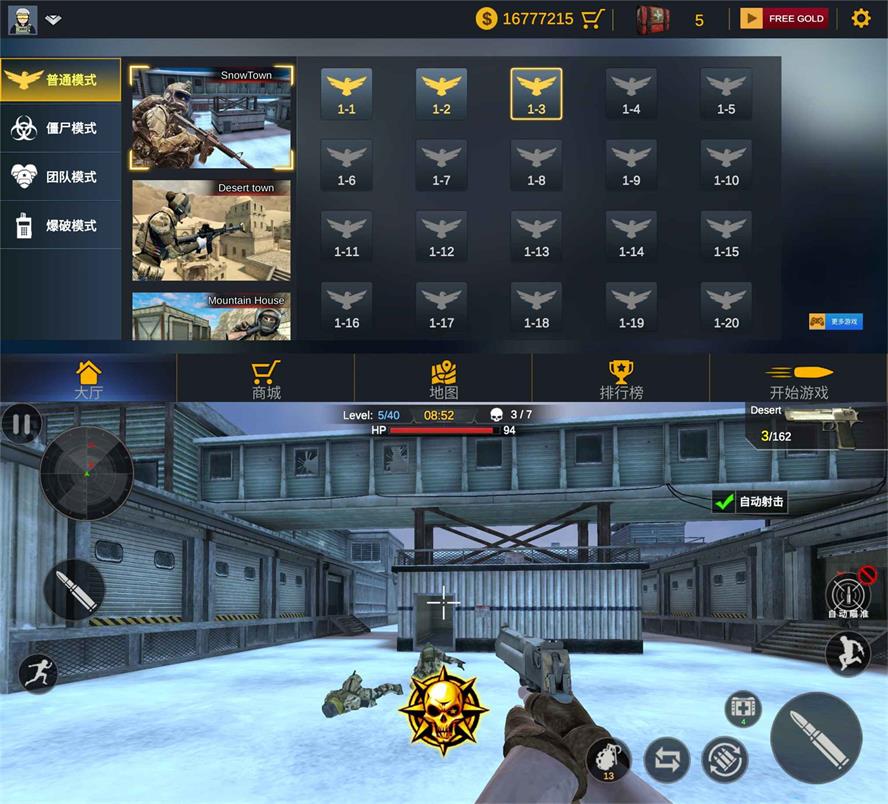
Task: Select the Desert town map thumbnail
Action: [212, 230]
